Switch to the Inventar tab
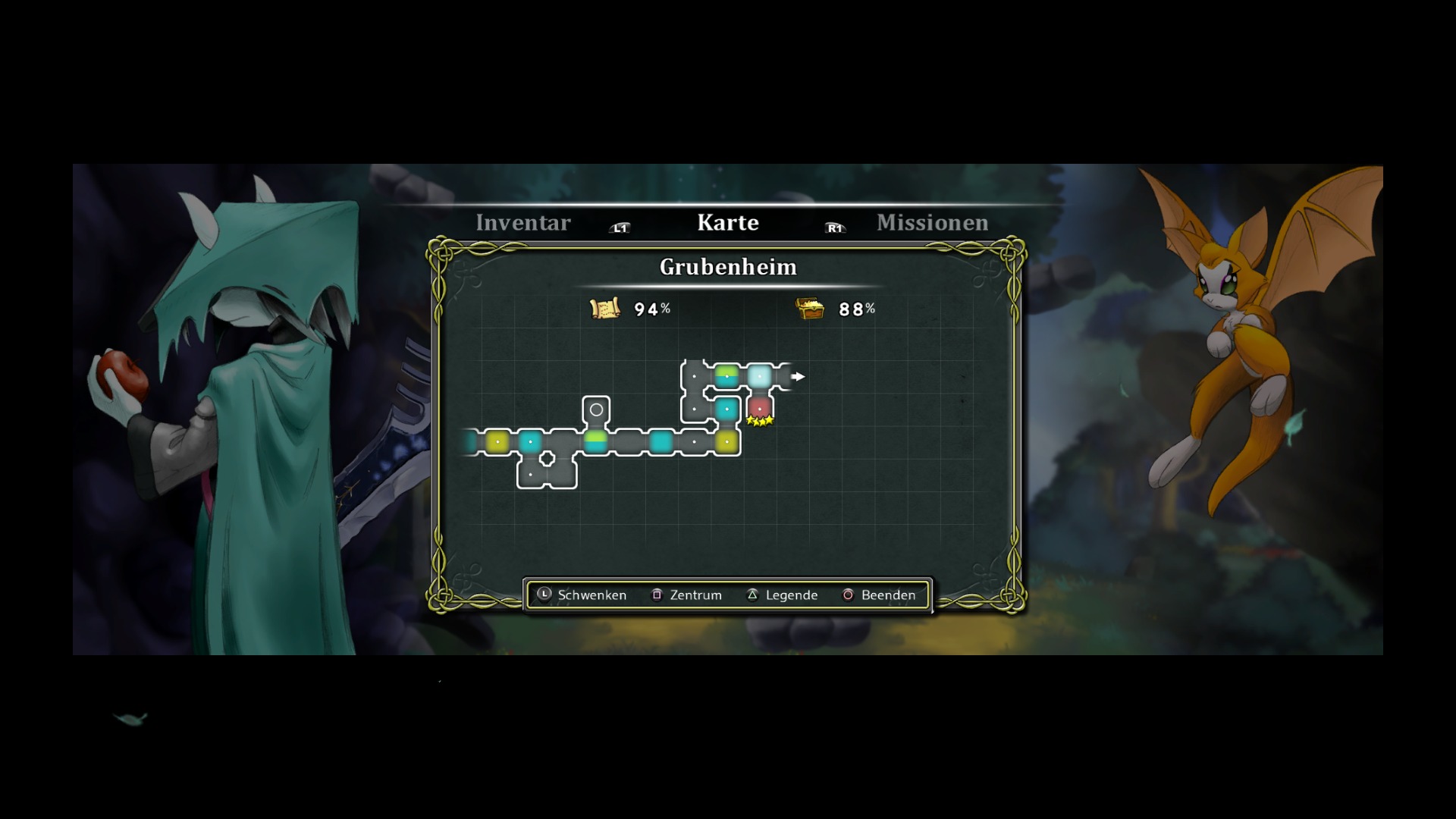Image resolution: width=1456 pixels, height=819 pixels. point(522,223)
